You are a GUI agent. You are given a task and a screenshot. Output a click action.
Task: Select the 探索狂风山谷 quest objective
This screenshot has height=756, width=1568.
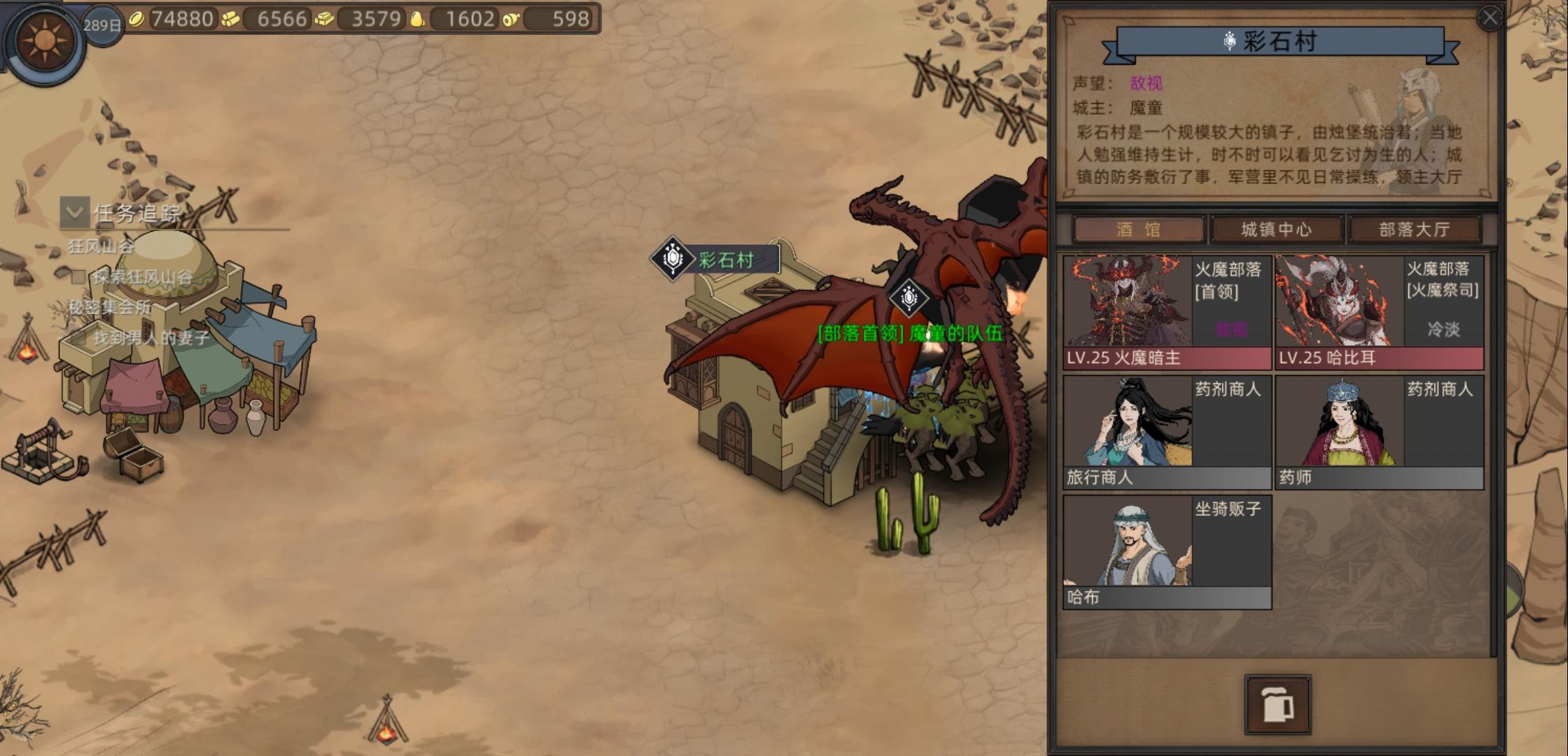tap(142, 277)
